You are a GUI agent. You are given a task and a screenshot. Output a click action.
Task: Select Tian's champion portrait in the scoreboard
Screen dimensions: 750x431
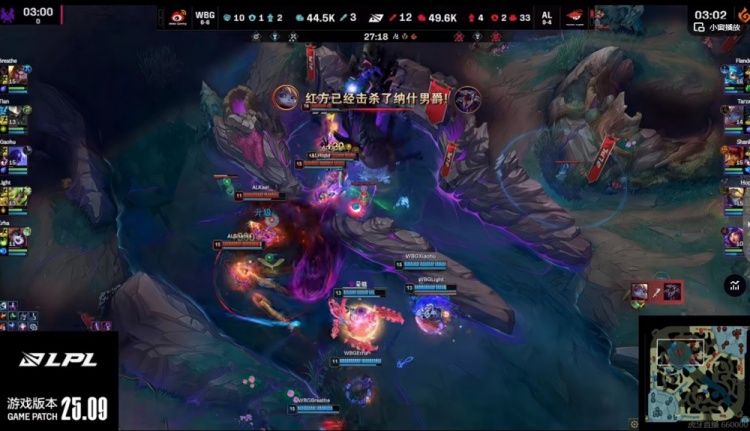point(20,117)
